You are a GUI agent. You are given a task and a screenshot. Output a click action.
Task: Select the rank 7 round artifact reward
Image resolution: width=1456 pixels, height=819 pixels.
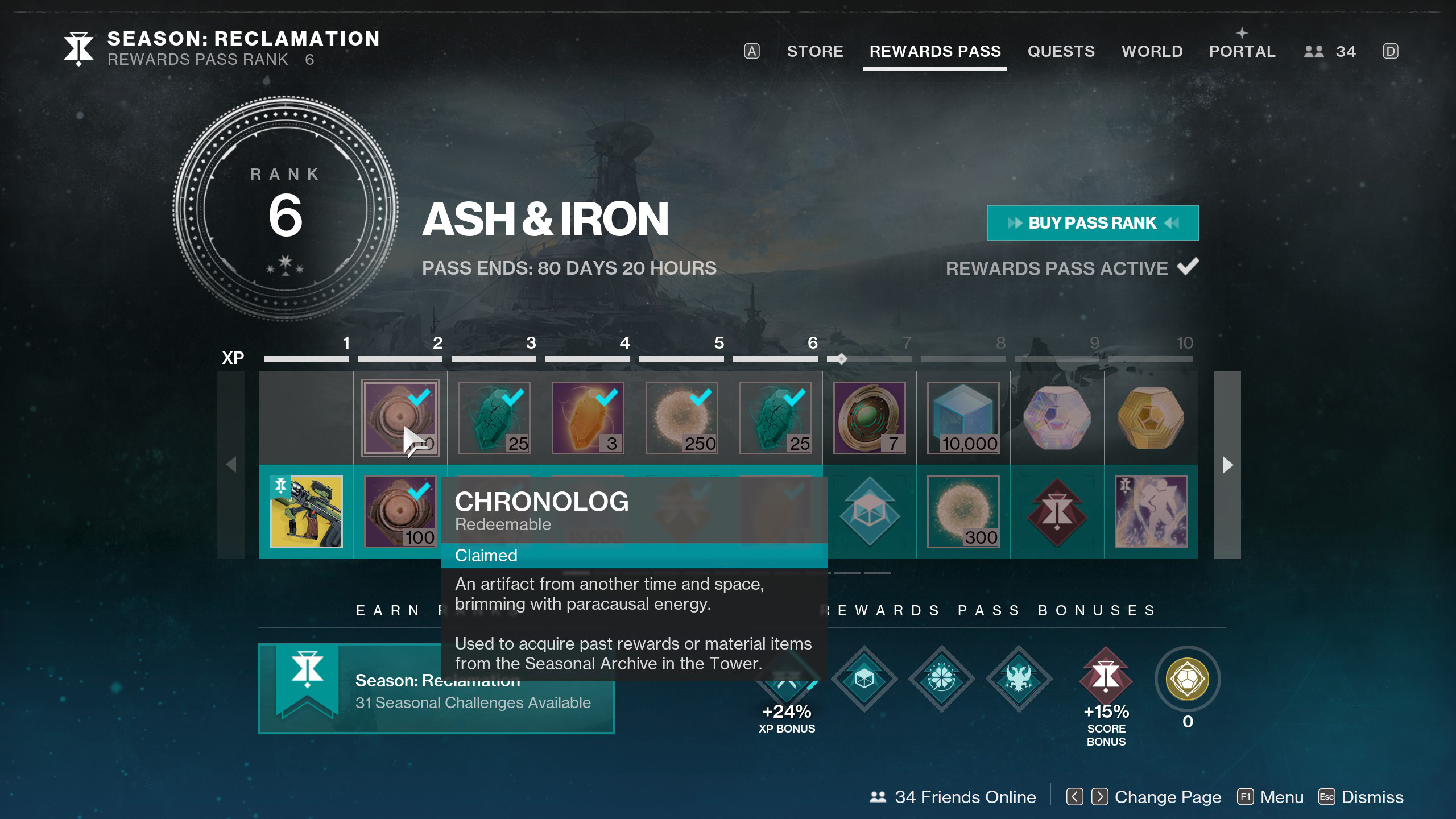click(x=869, y=418)
